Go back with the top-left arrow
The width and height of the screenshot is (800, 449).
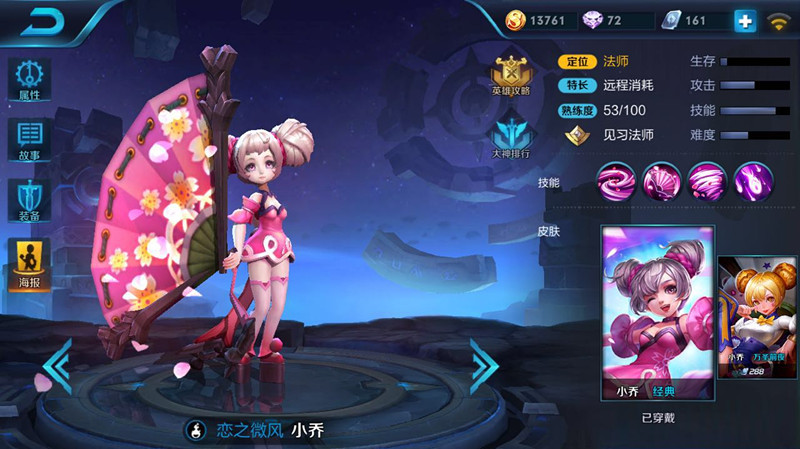[x=42, y=22]
